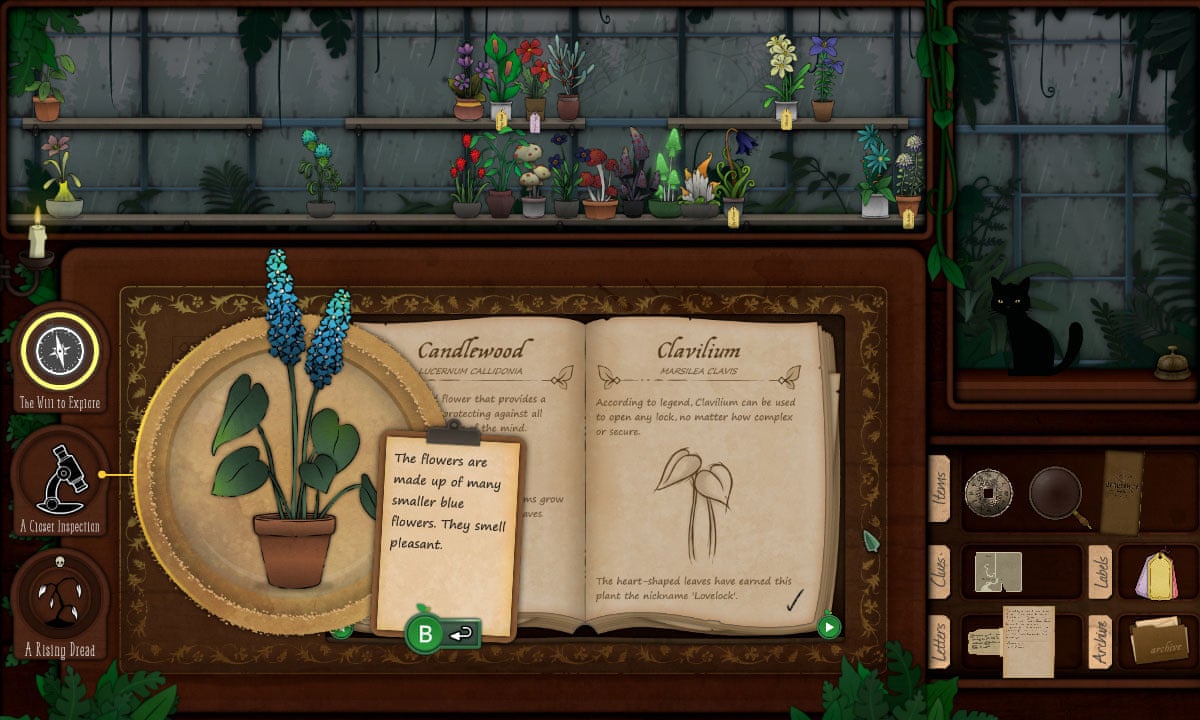Open the dark brown booklet item
Screen dimensions: 1200x720
coord(1122,491)
